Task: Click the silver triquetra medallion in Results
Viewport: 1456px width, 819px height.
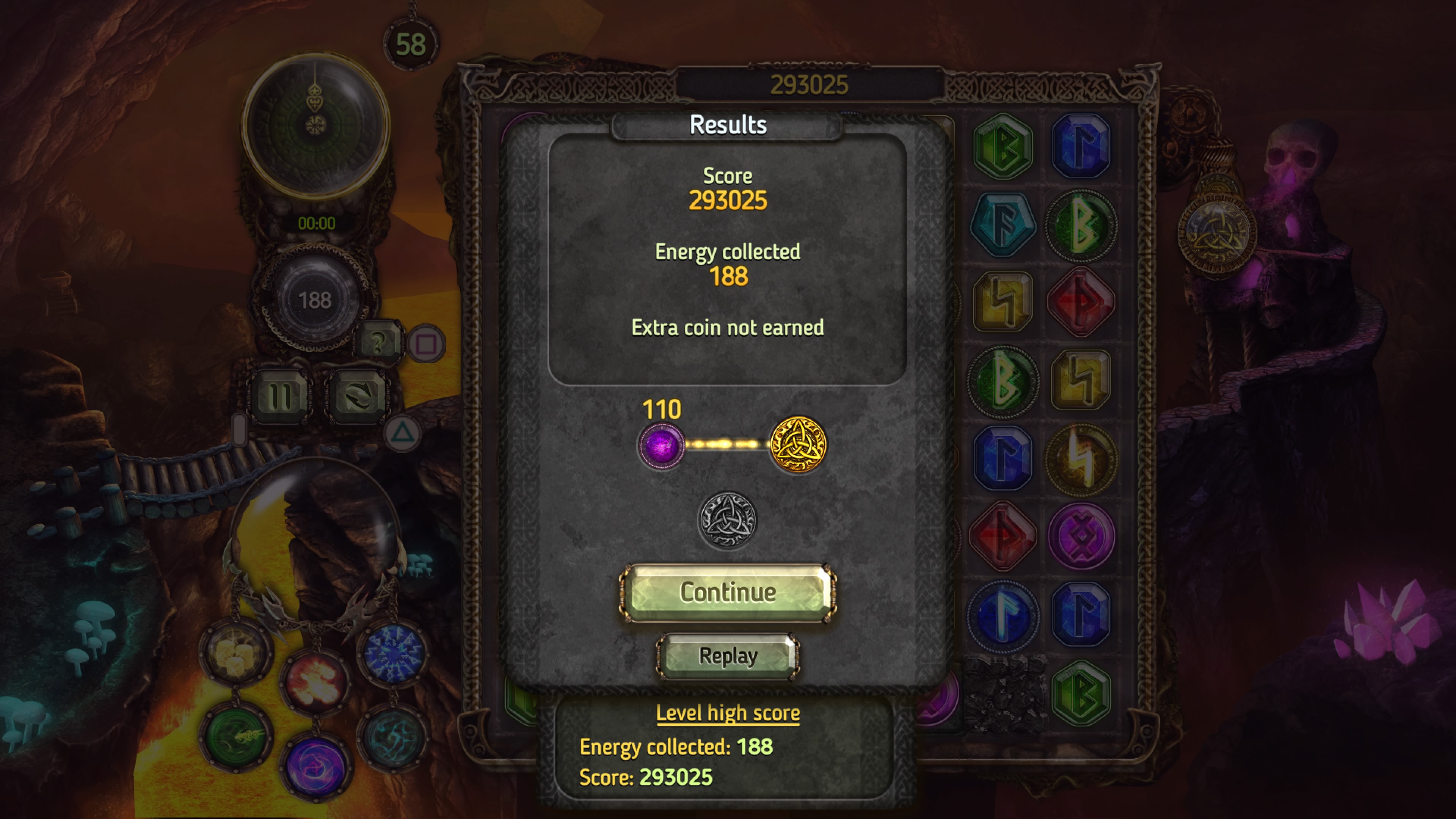Action: click(x=728, y=518)
